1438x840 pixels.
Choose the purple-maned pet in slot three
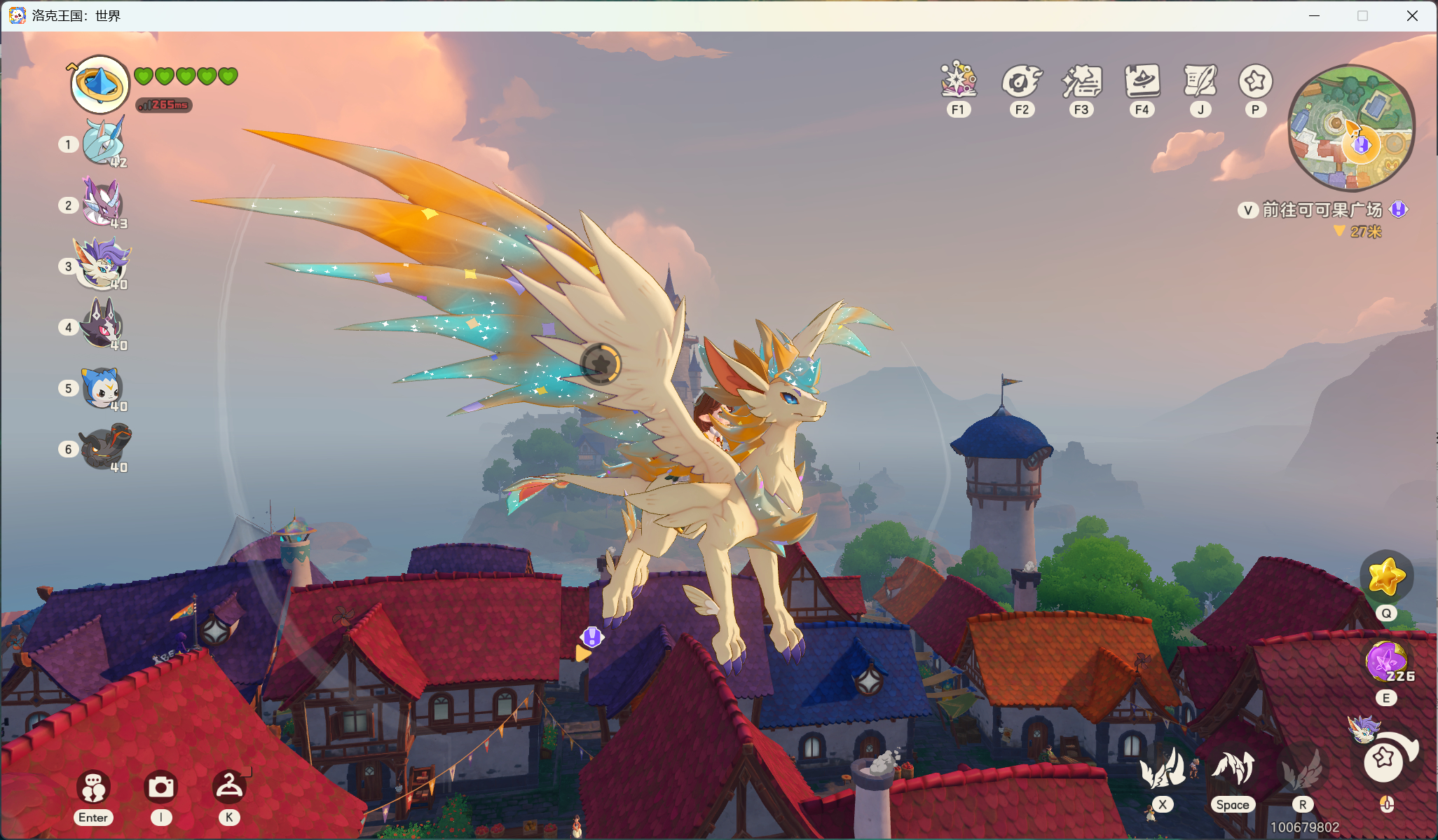click(103, 263)
